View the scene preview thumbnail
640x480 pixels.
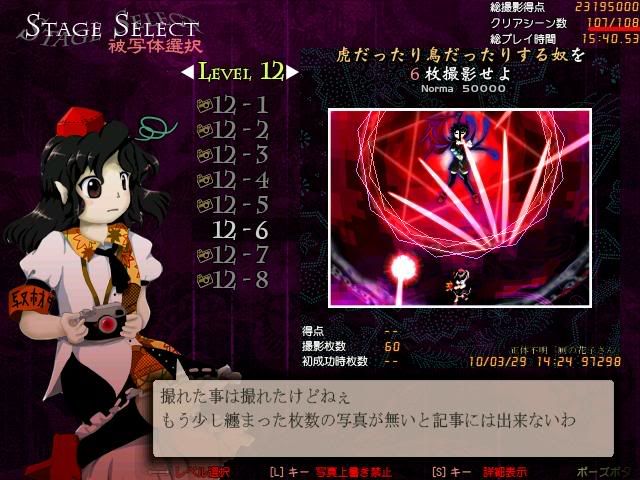459,209
